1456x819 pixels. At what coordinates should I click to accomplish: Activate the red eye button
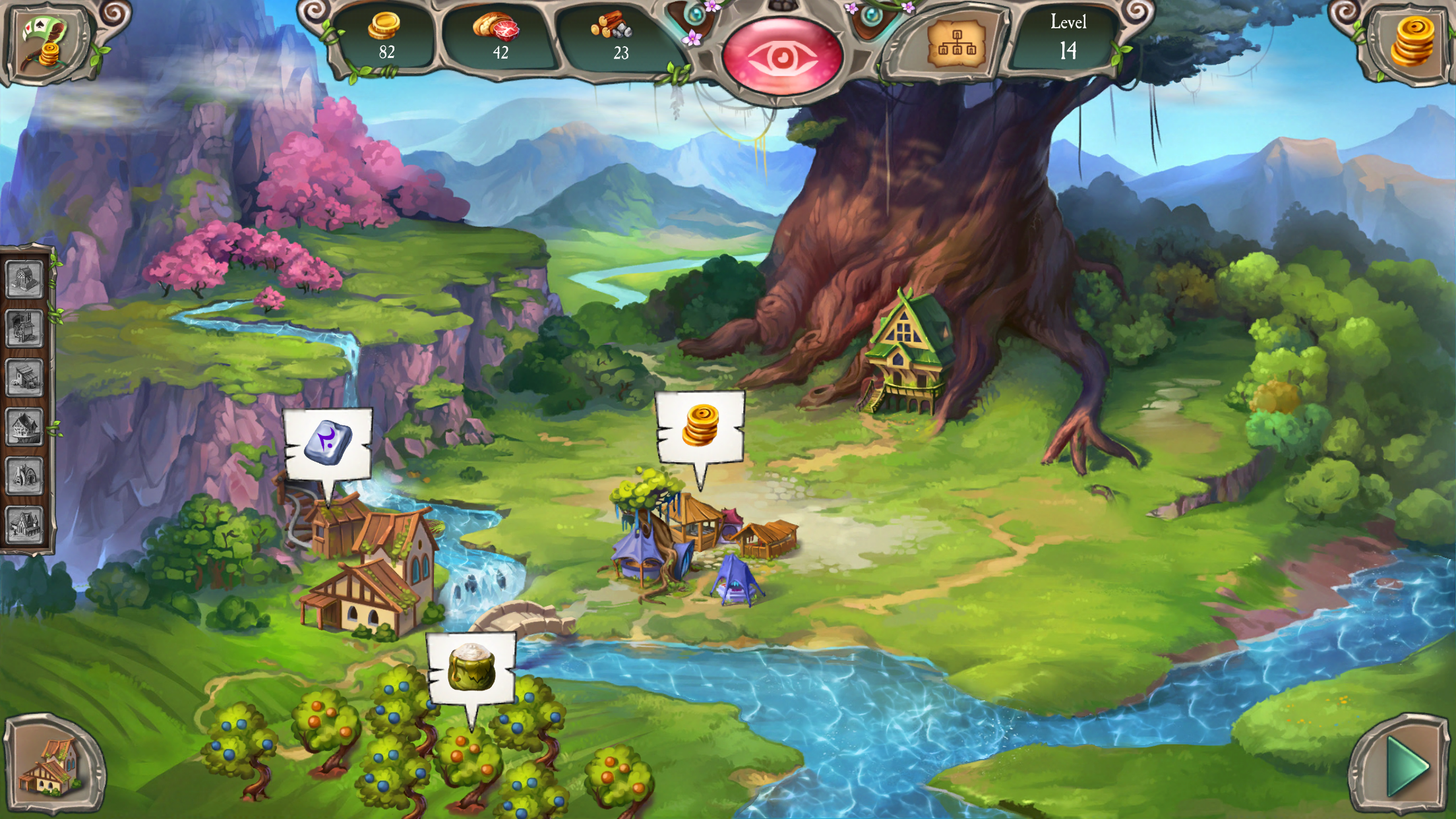(782, 57)
